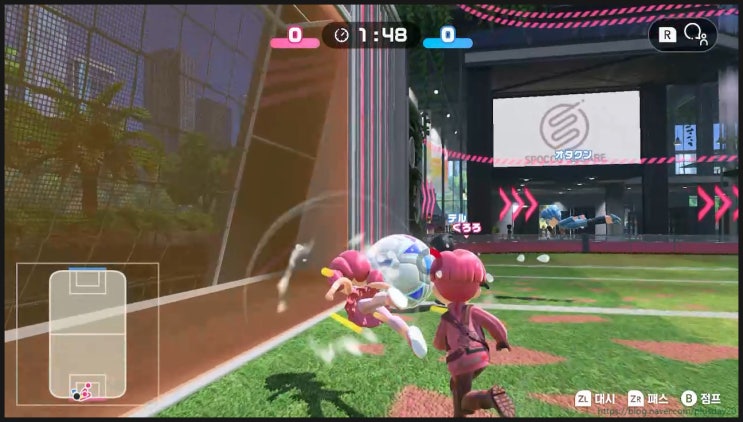Viewport: 743px width, 422px height.
Task: Click the soccer field minimap
Action: pos(87,334)
